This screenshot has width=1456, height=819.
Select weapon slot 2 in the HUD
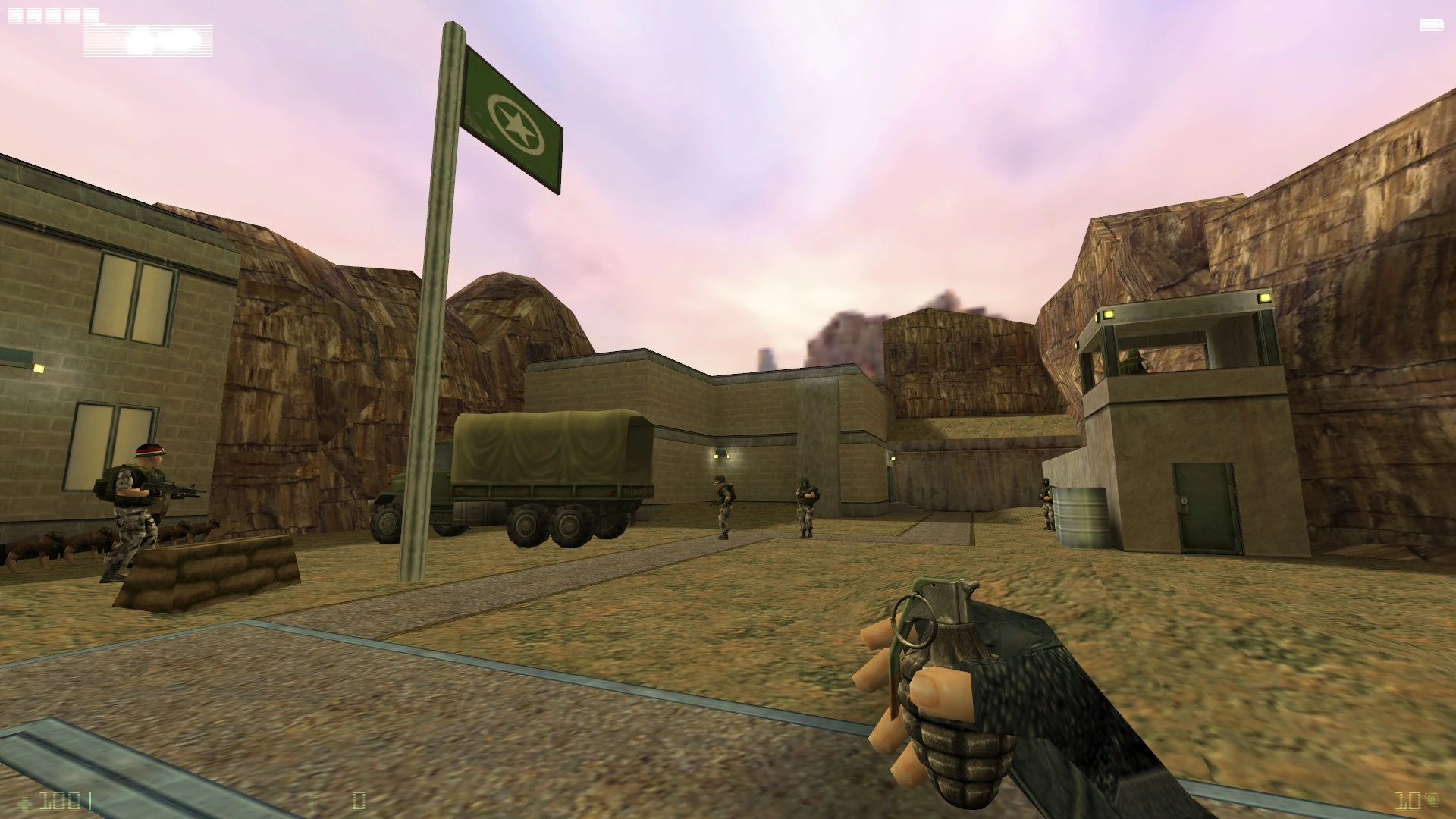[x=34, y=15]
